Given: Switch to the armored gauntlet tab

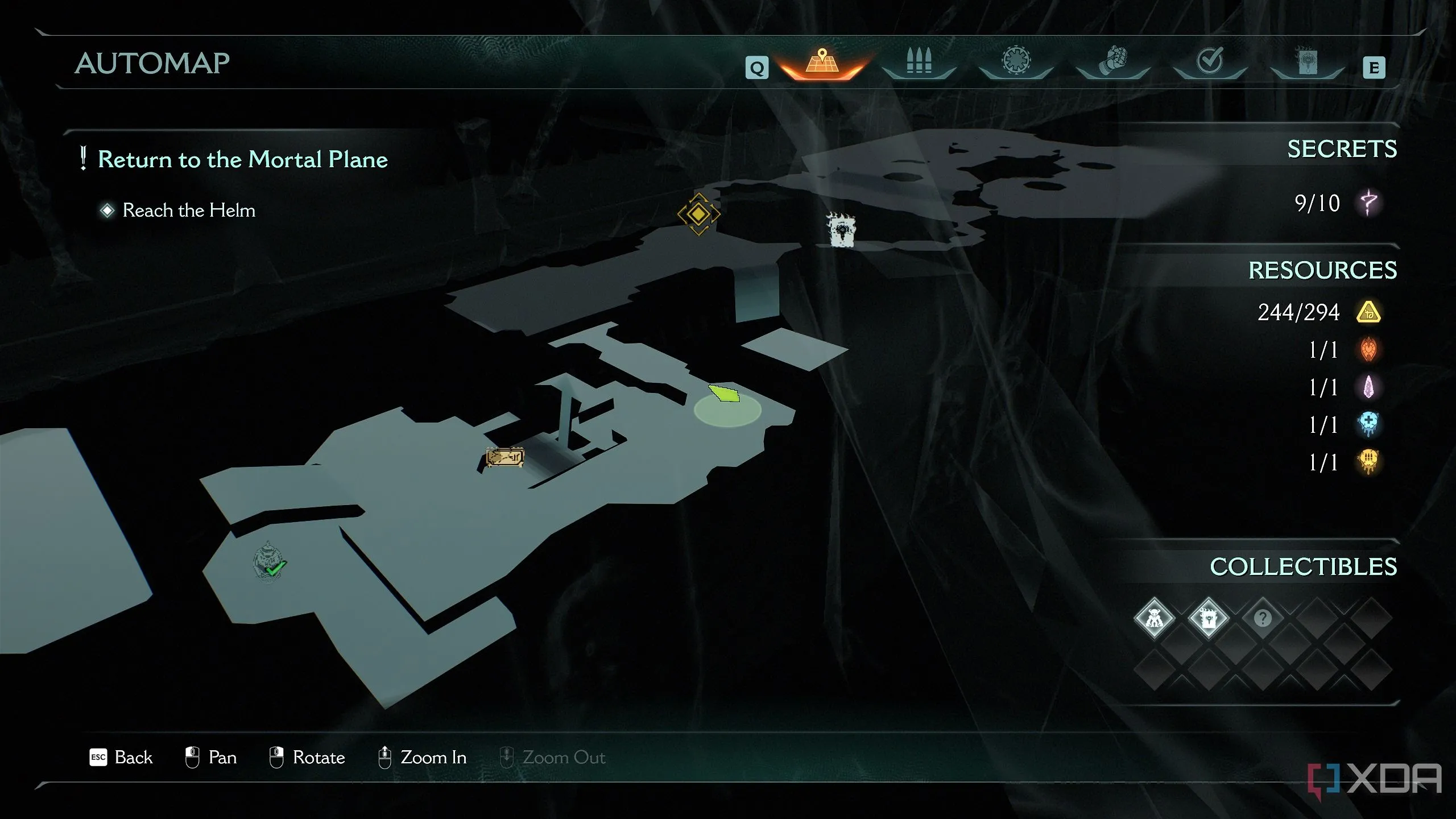Looking at the screenshot, I should tap(1112, 61).
